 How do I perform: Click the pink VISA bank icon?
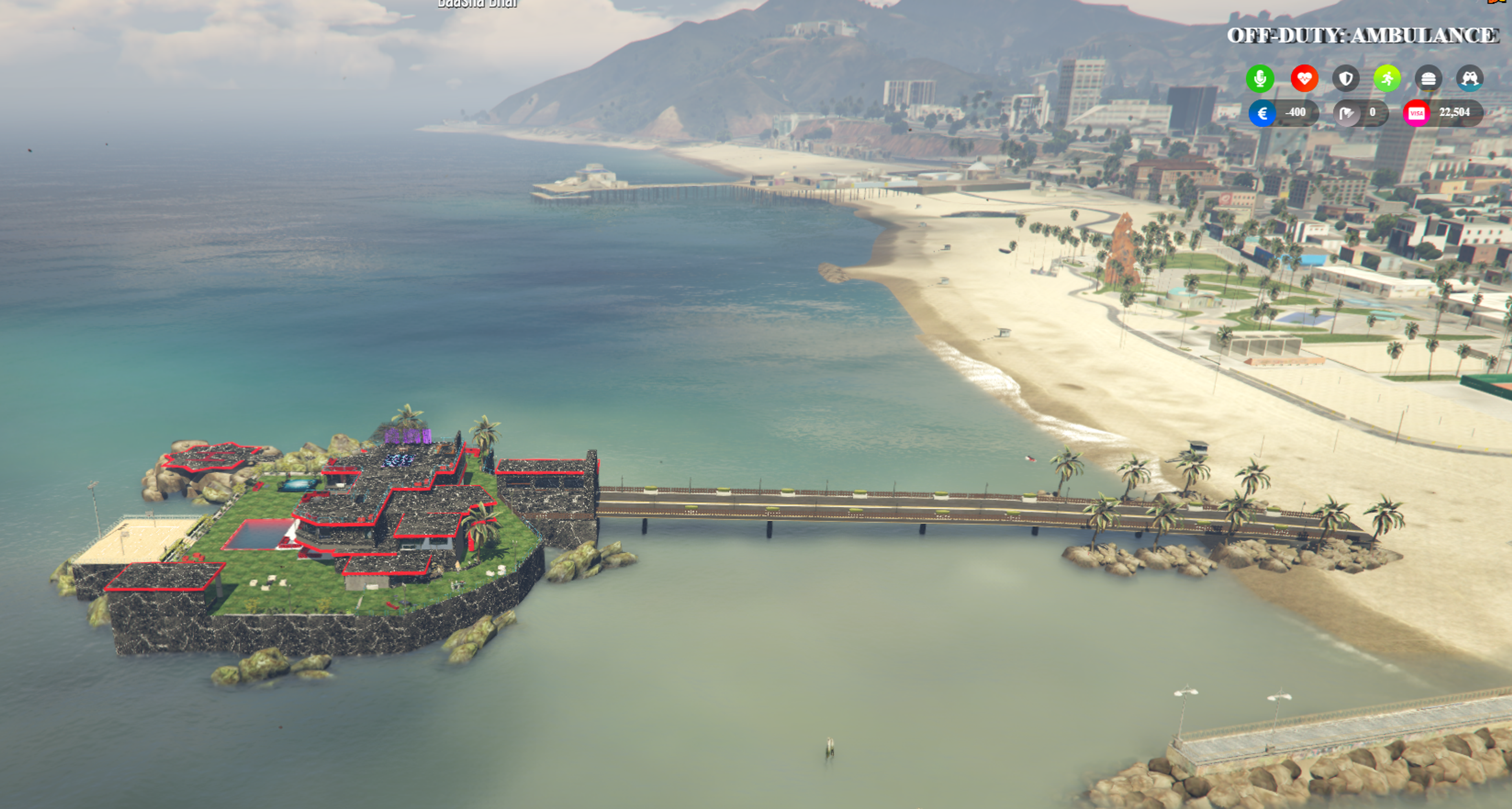coord(1416,113)
